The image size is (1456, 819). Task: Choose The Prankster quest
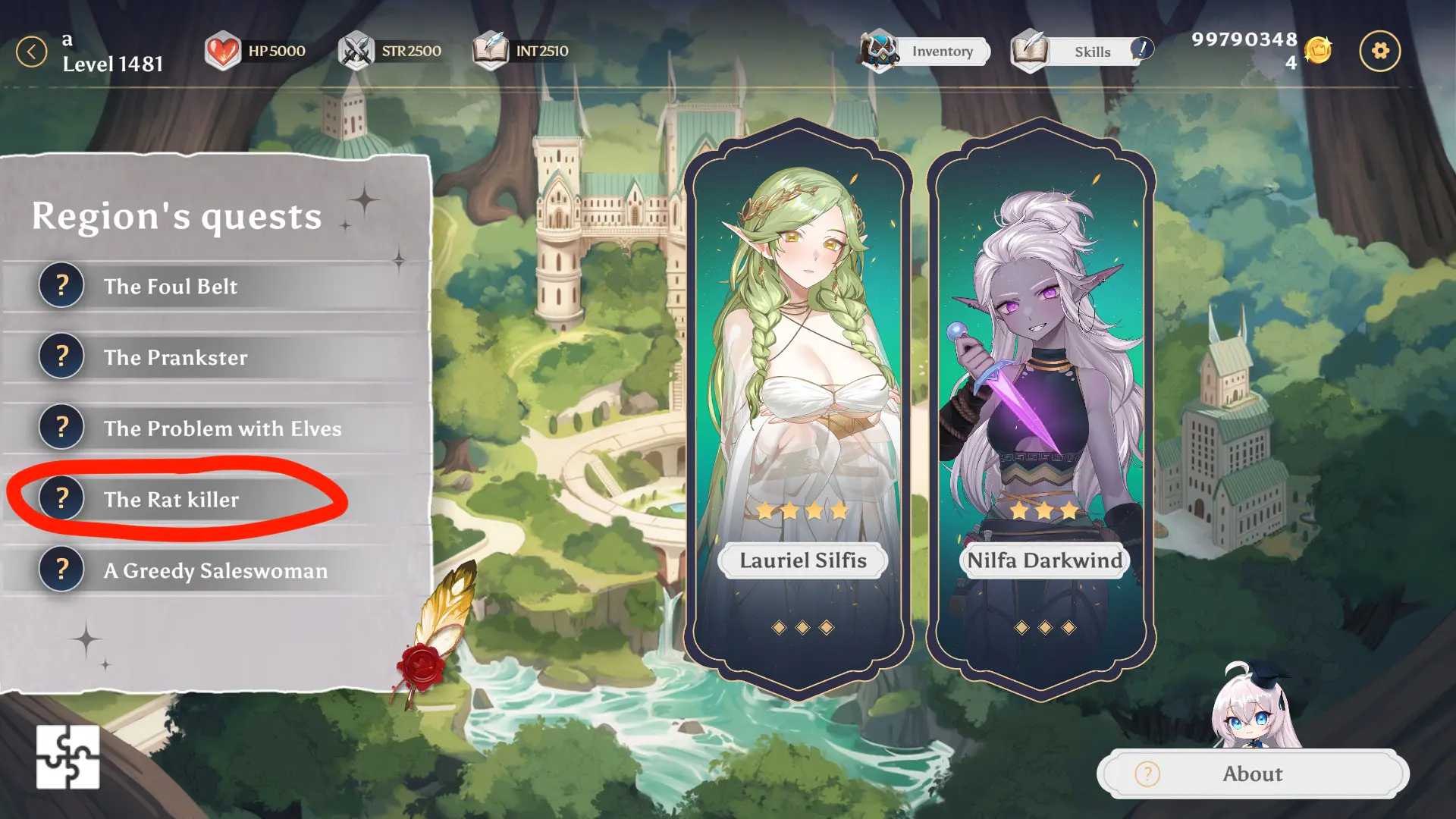175,358
